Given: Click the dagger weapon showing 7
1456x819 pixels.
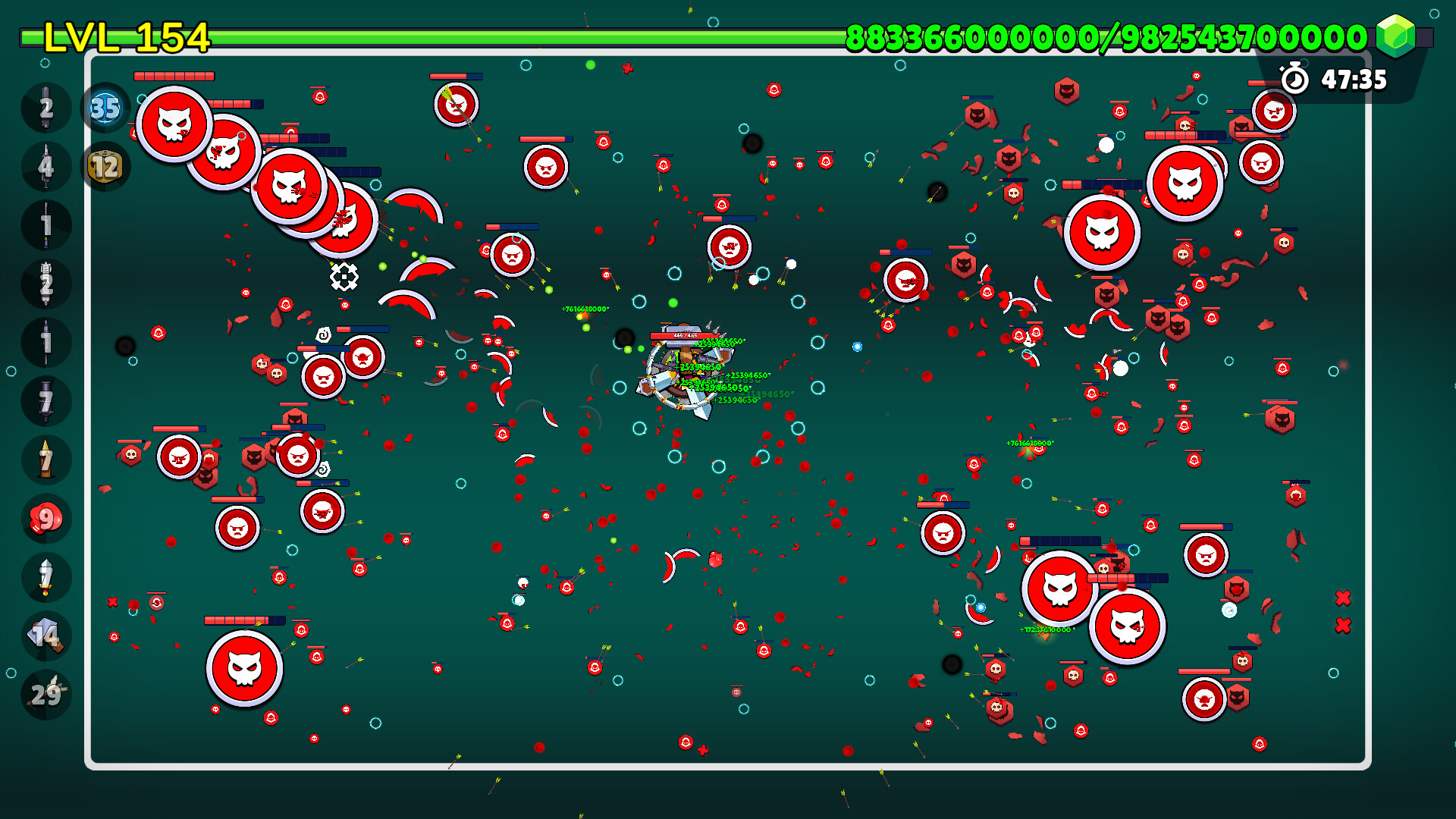Looking at the screenshot, I should point(45,576).
